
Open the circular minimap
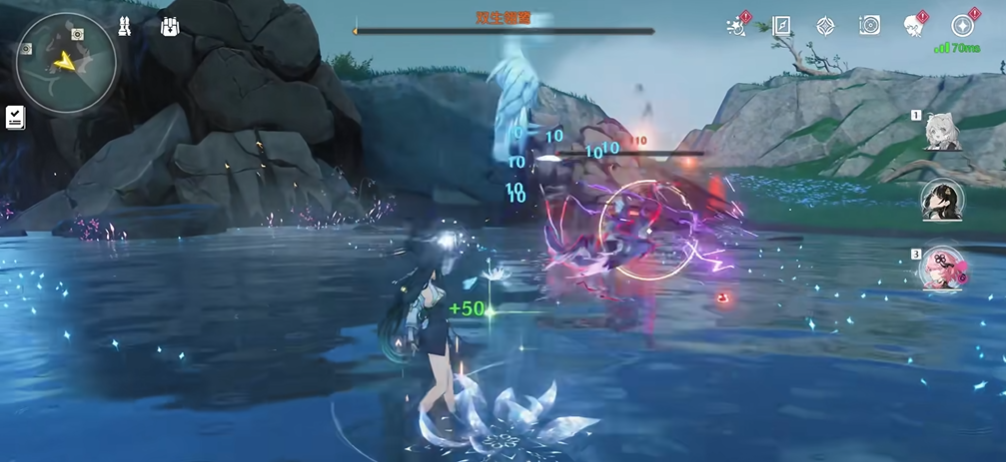(x=66, y=62)
